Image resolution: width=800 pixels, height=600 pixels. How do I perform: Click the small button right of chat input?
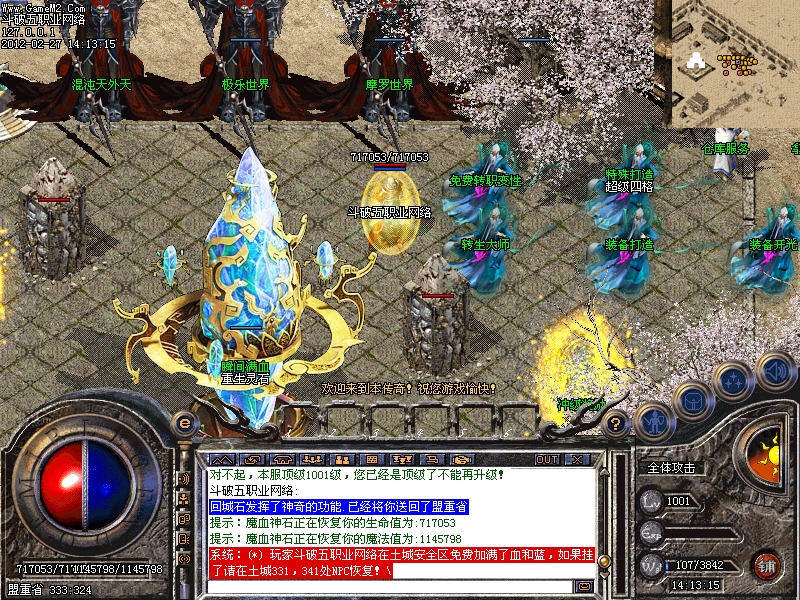[x=584, y=586]
